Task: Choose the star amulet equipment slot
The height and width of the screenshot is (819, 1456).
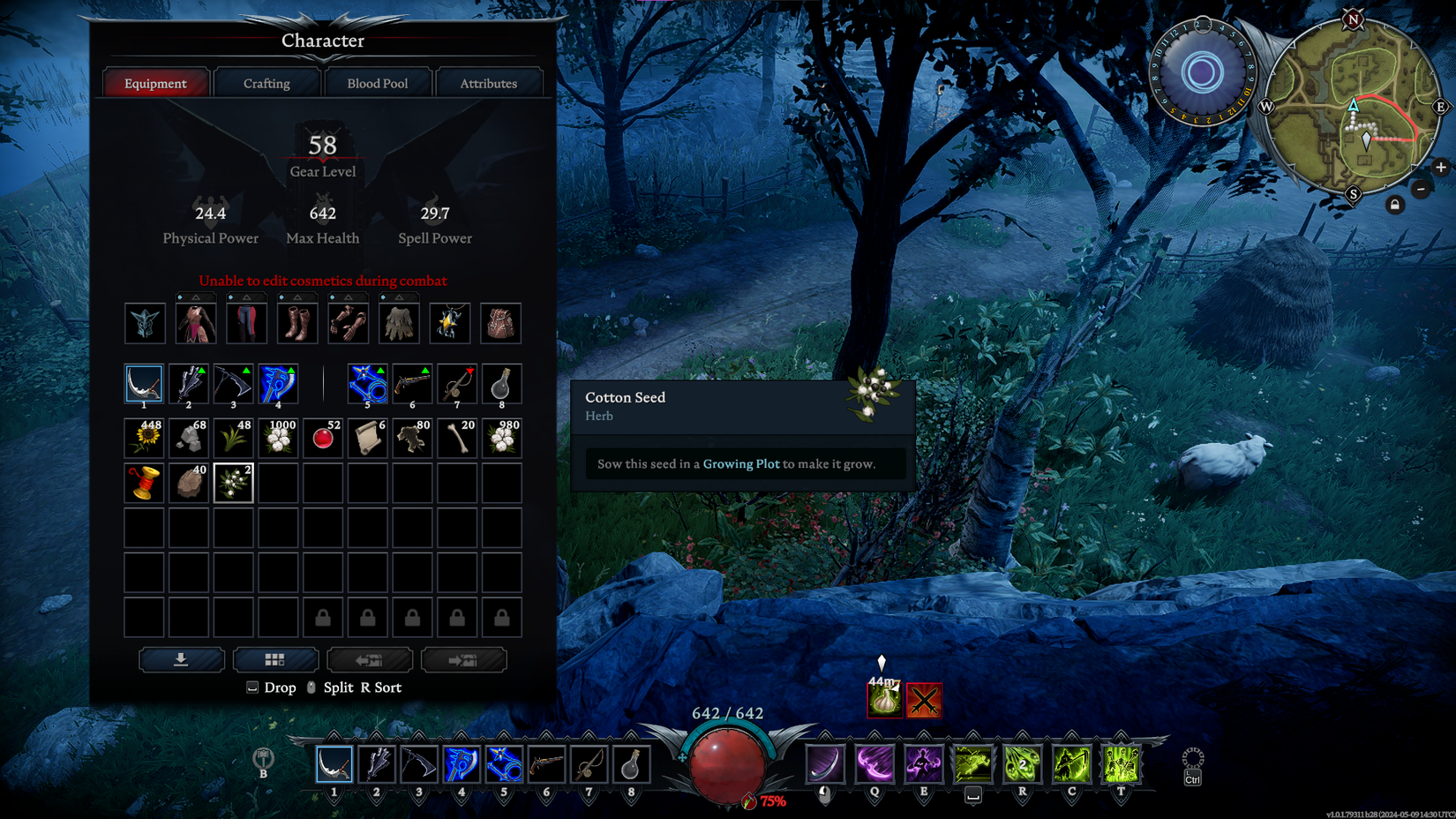Action: pyautogui.click(x=449, y=324)
